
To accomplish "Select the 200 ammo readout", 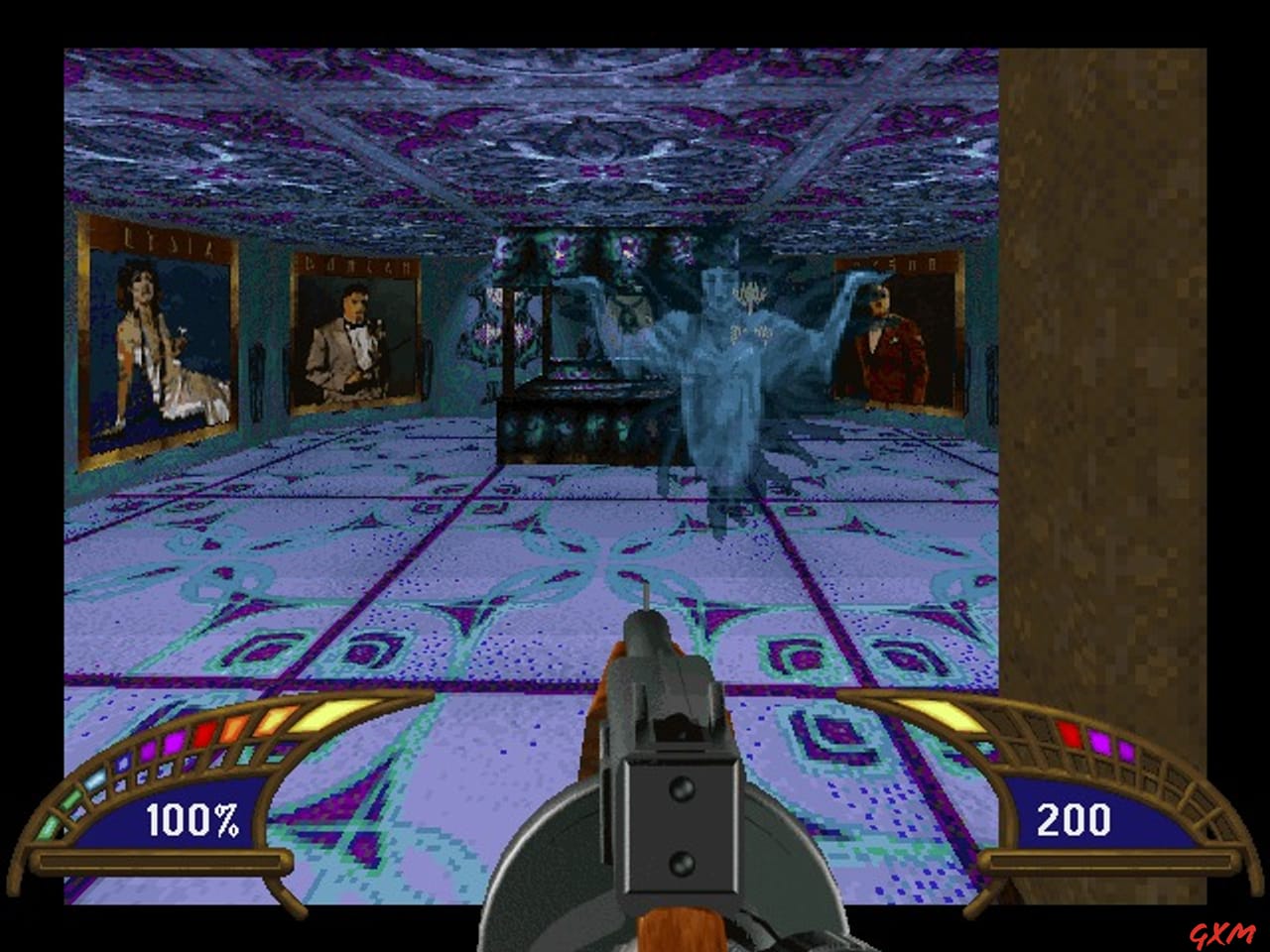I will click(x=1073, y=820).
